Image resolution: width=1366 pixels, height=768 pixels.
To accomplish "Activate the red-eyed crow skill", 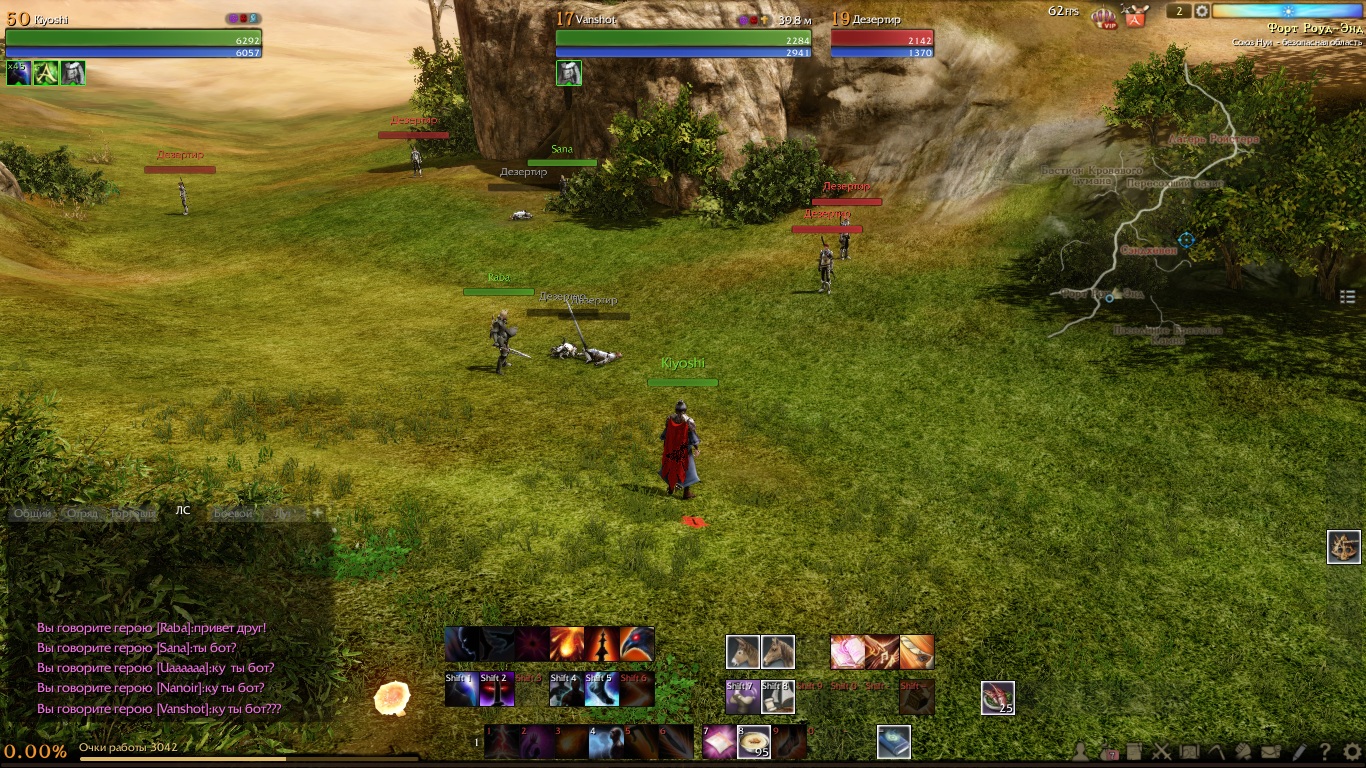I will [x=637, y=644].
